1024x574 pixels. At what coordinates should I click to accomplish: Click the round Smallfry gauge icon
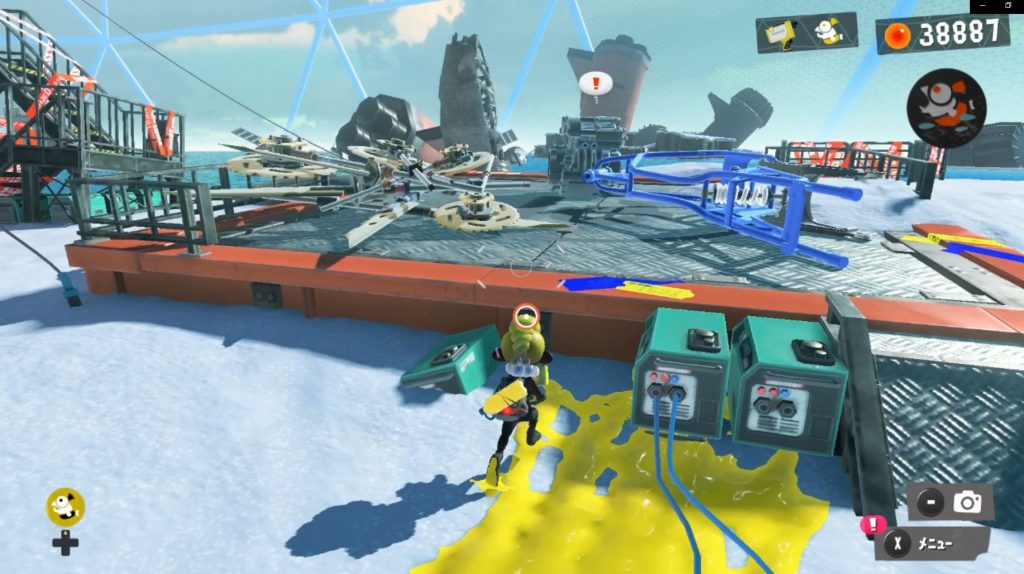946,108
